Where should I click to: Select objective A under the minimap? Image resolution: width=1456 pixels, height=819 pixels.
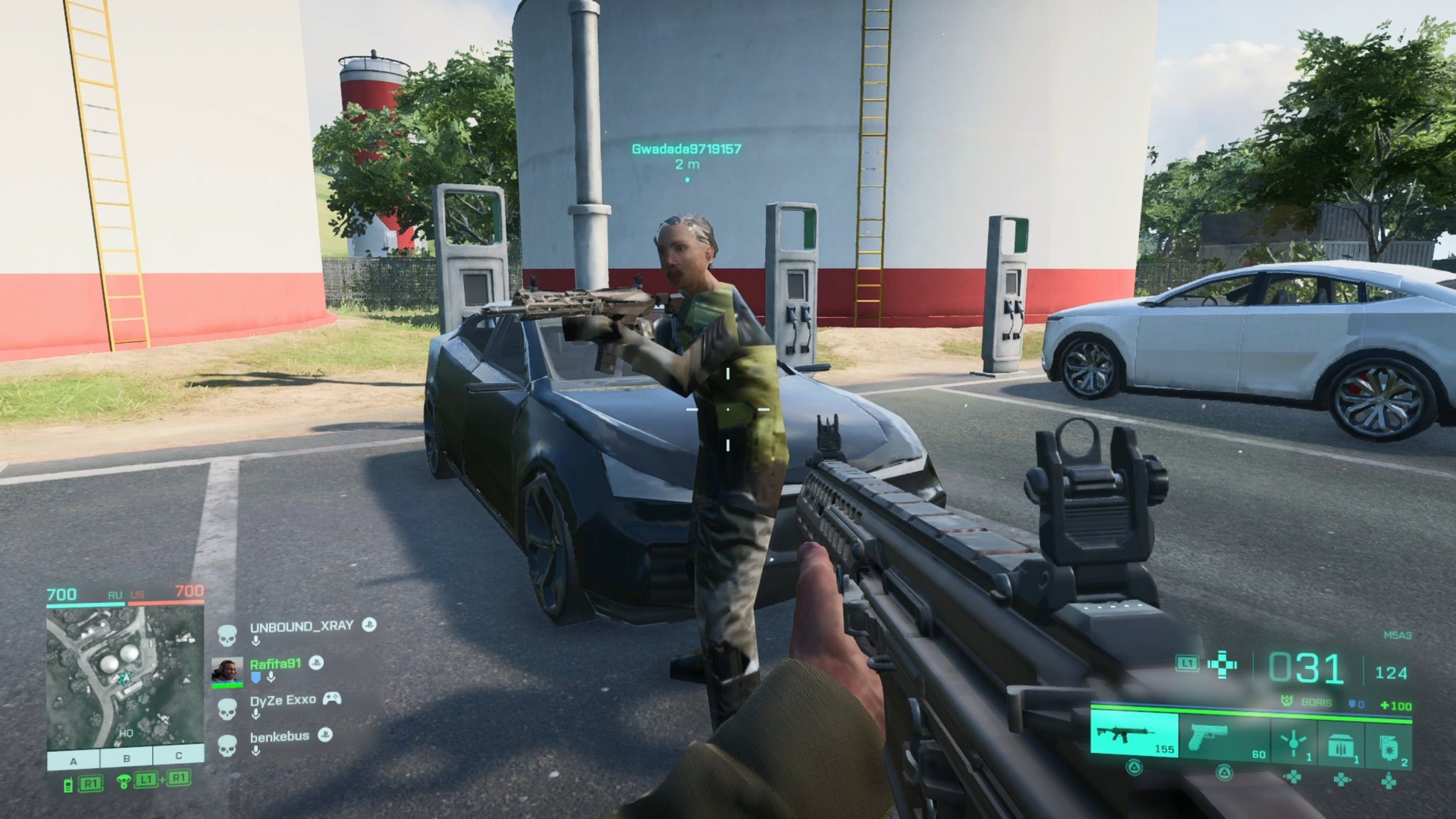click(x=73, y=759)
